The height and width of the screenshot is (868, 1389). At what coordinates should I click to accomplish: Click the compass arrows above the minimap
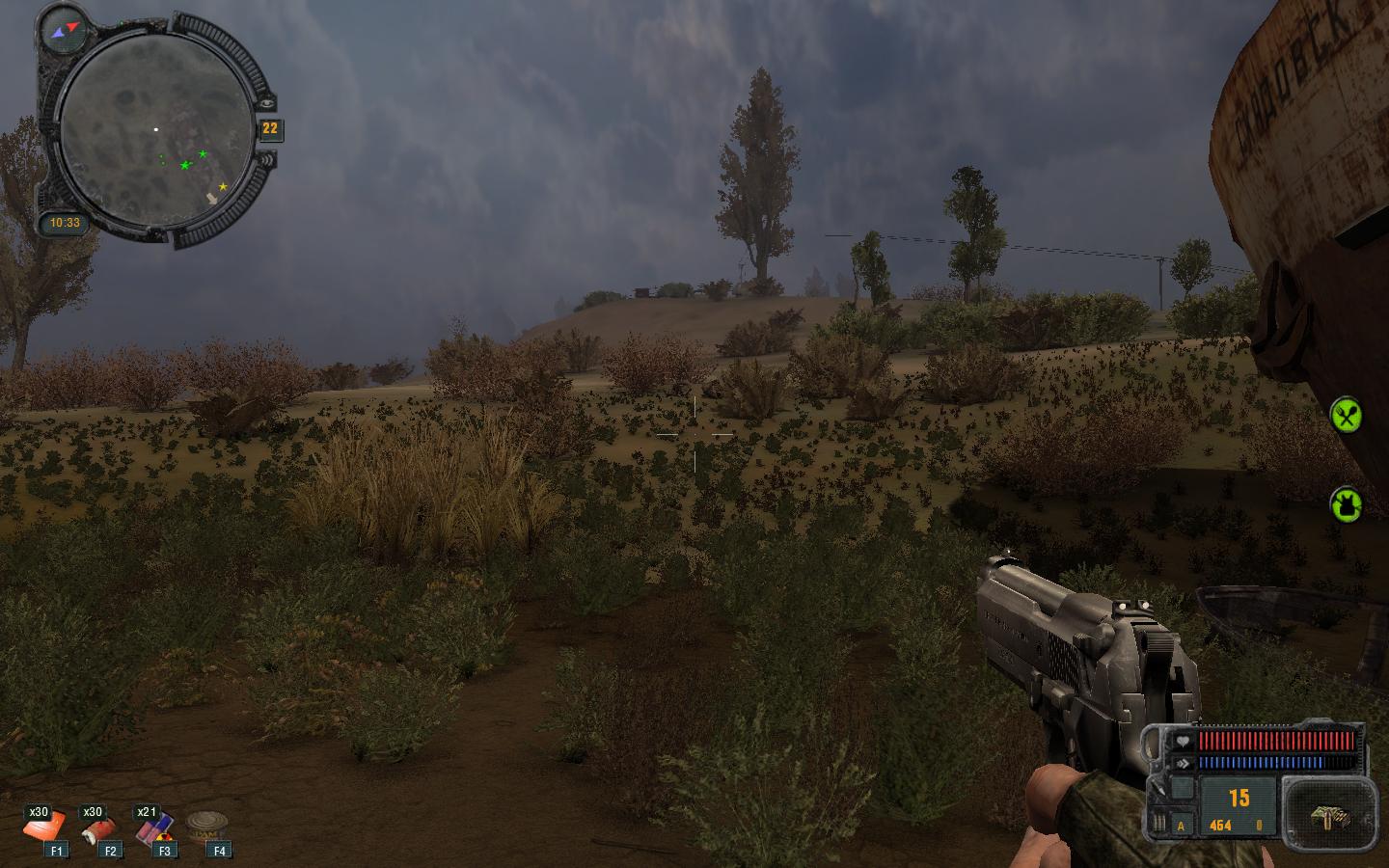coord(66,29)
